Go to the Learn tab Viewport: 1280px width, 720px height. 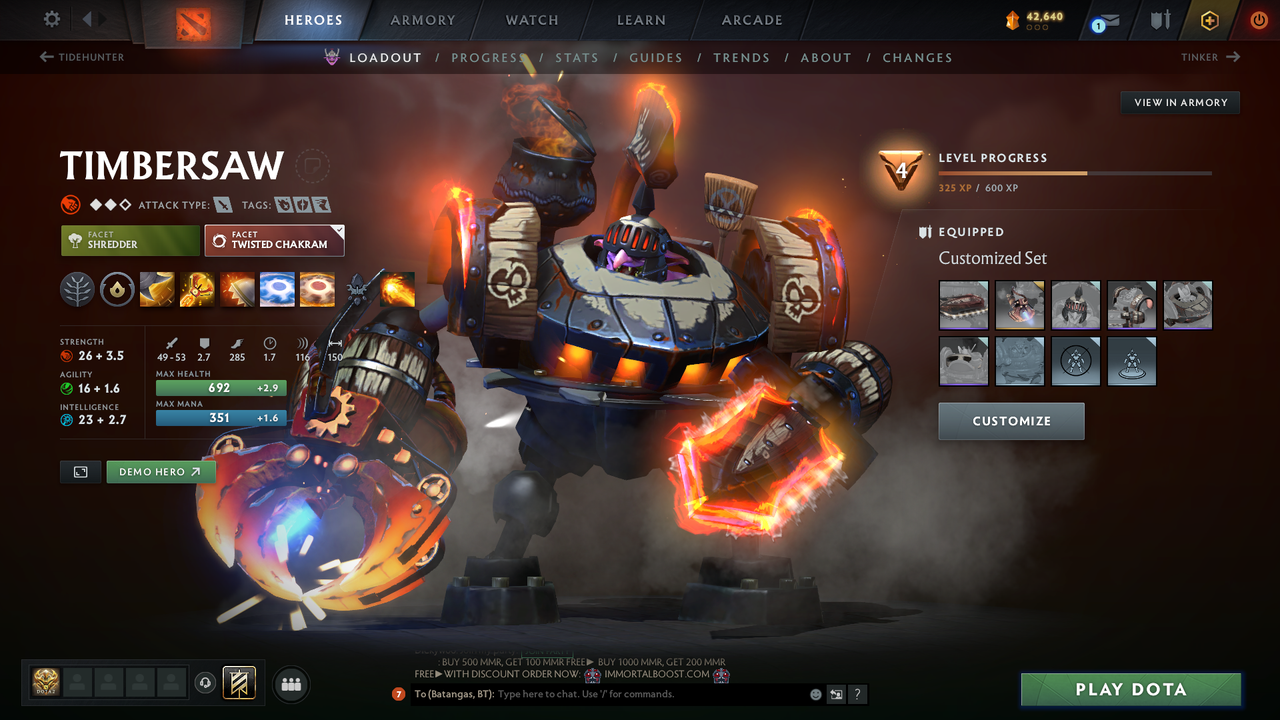click(641, 20)
